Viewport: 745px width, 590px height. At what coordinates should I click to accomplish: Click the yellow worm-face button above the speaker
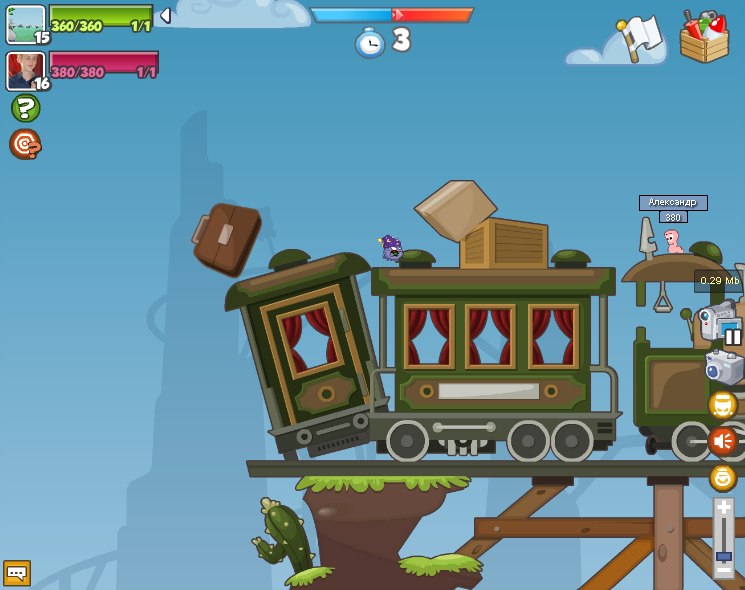click(x=722, y=405)
